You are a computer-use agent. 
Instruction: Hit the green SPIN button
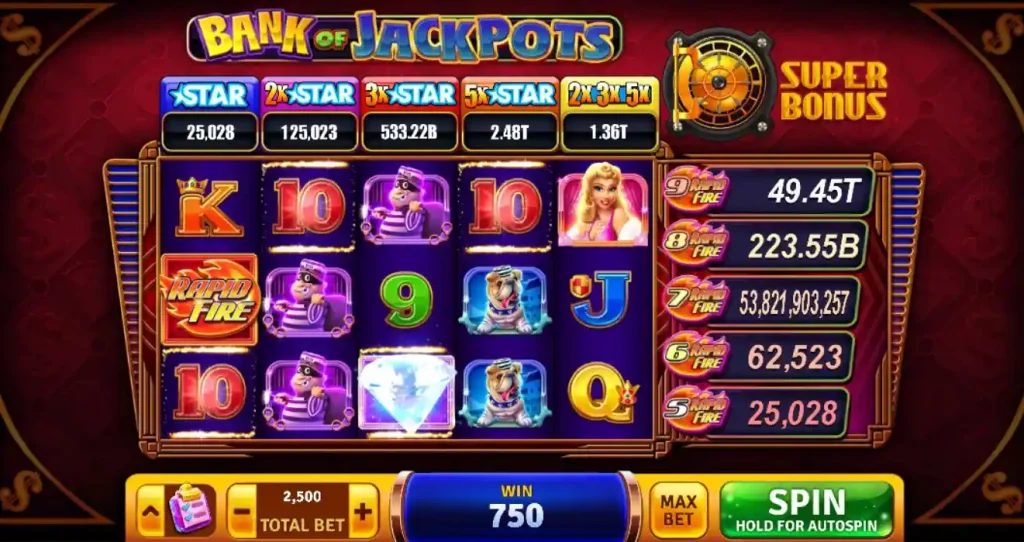(x=806, y=509)
